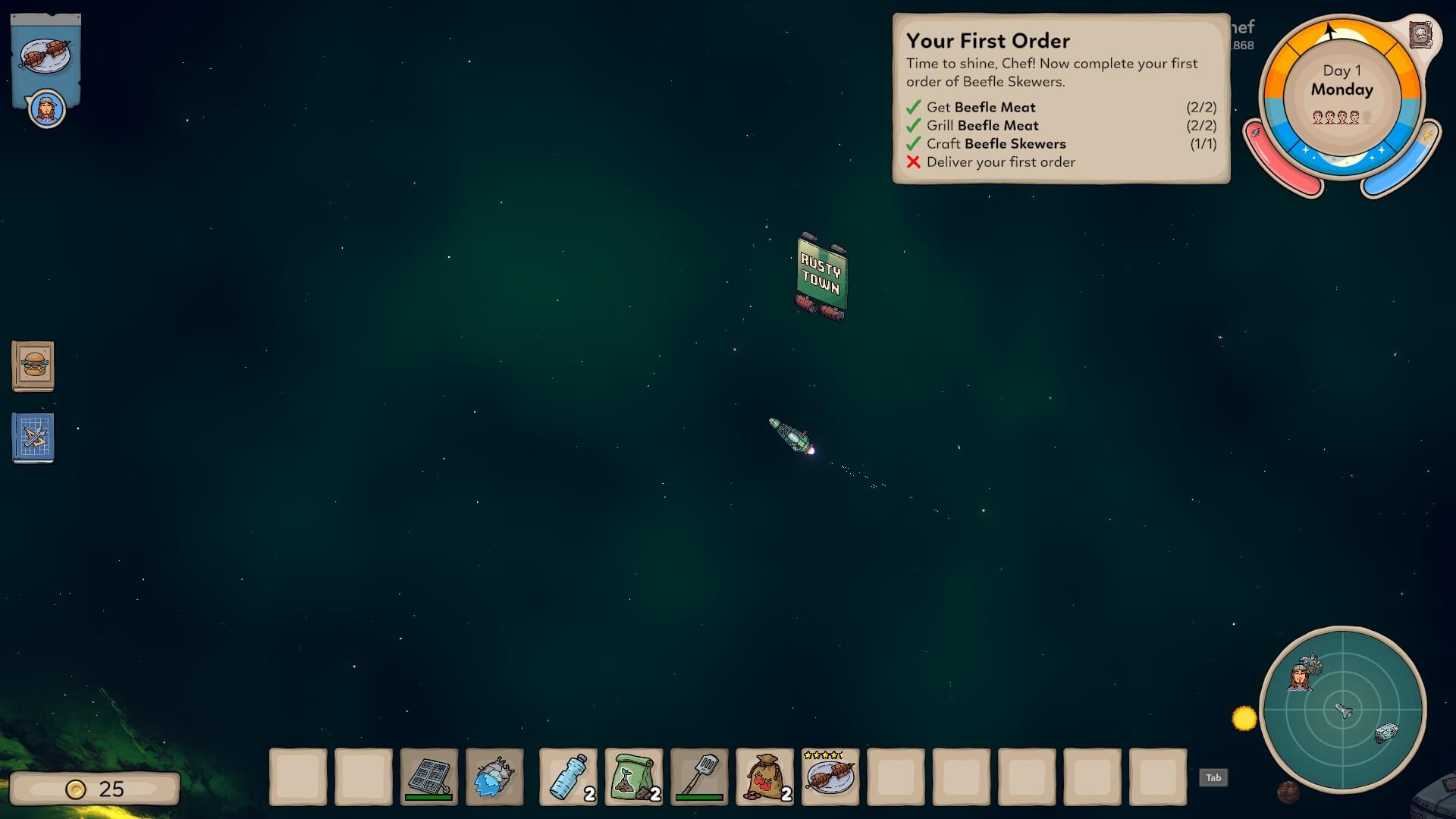Open the blueprint crafting book

[33, 438]
